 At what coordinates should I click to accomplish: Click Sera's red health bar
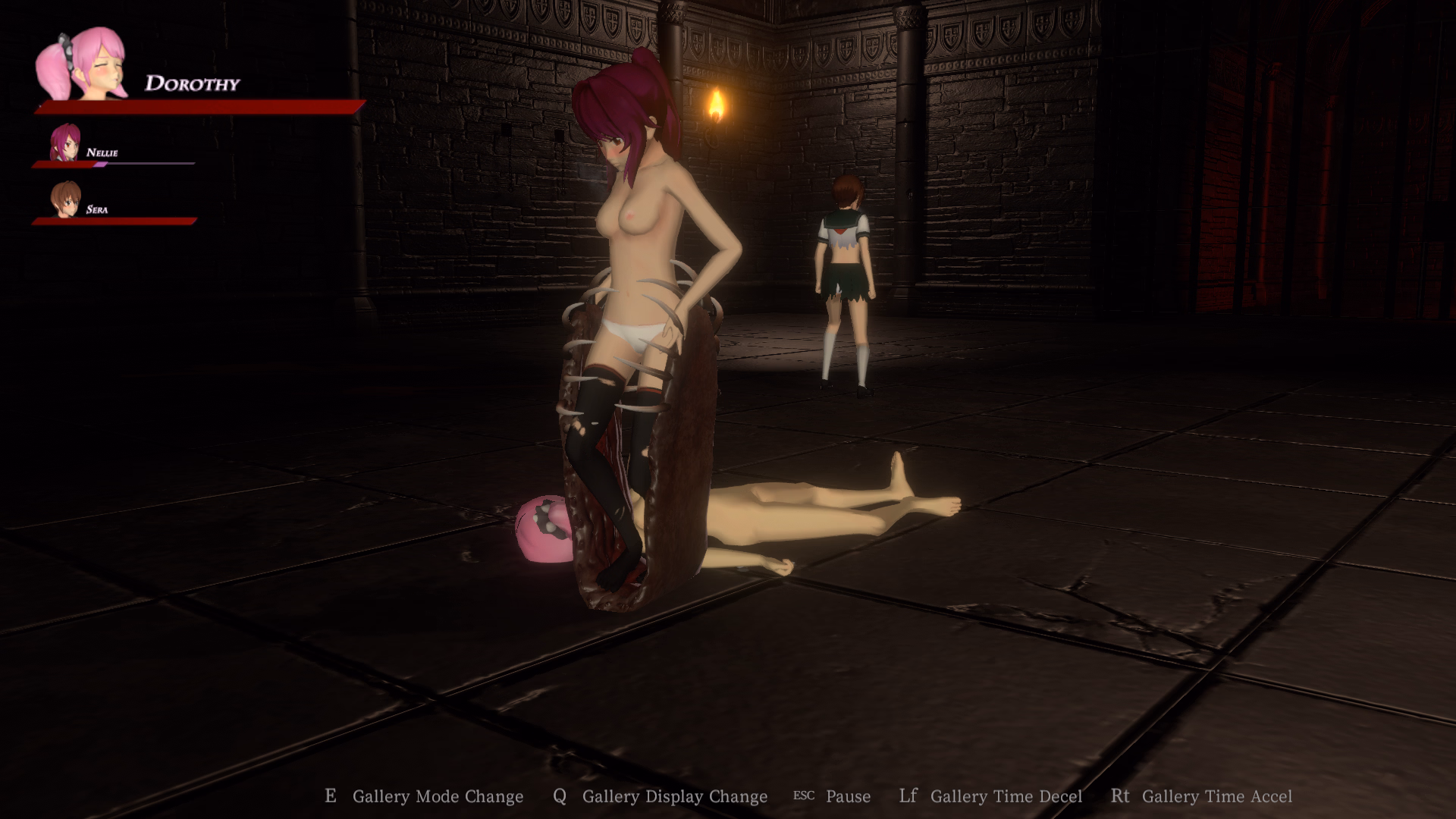click(x=112, y=222)
